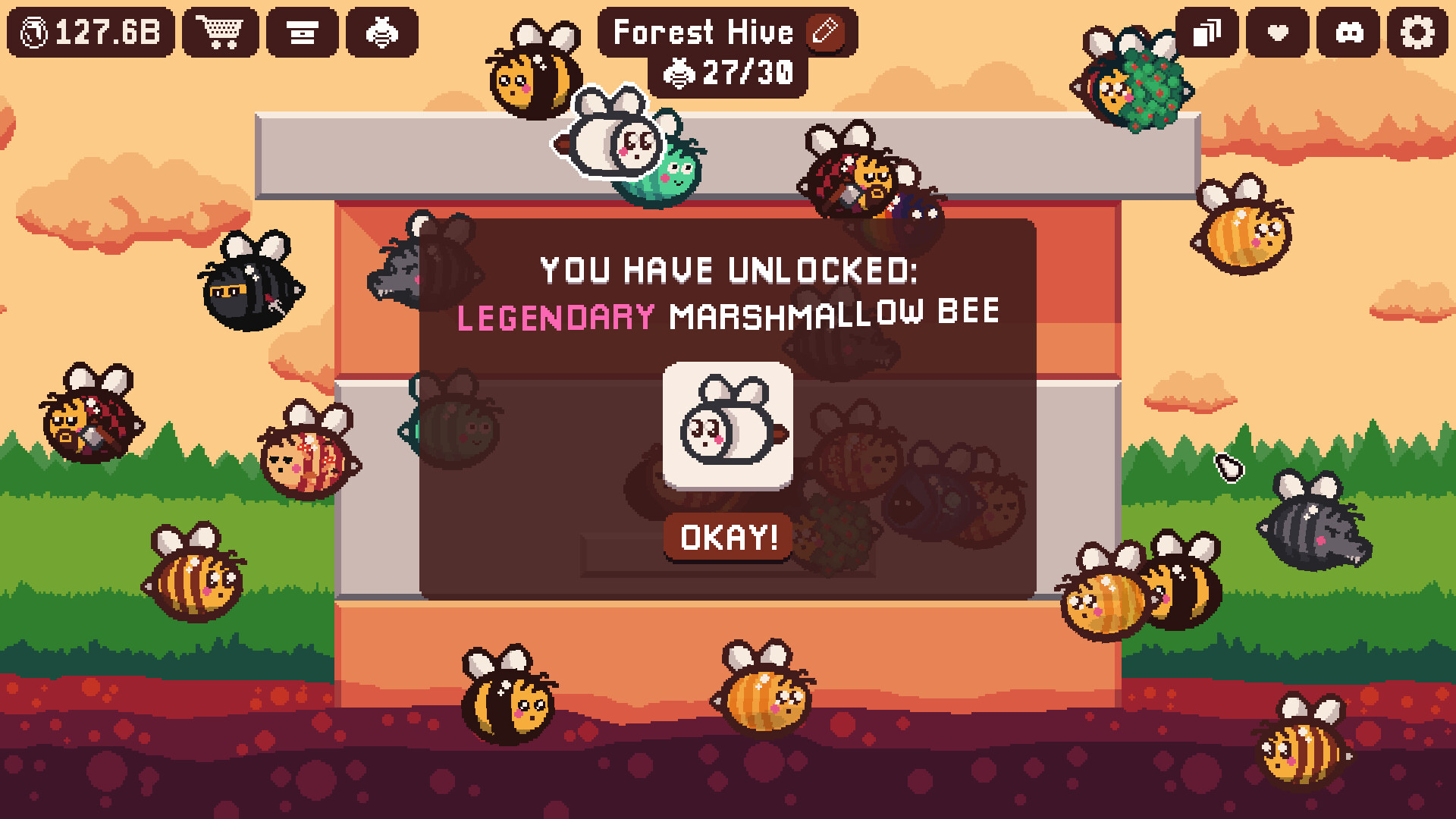1456x819 pixels.
Task: Open settings with the gear icon
Action: 1417,32
